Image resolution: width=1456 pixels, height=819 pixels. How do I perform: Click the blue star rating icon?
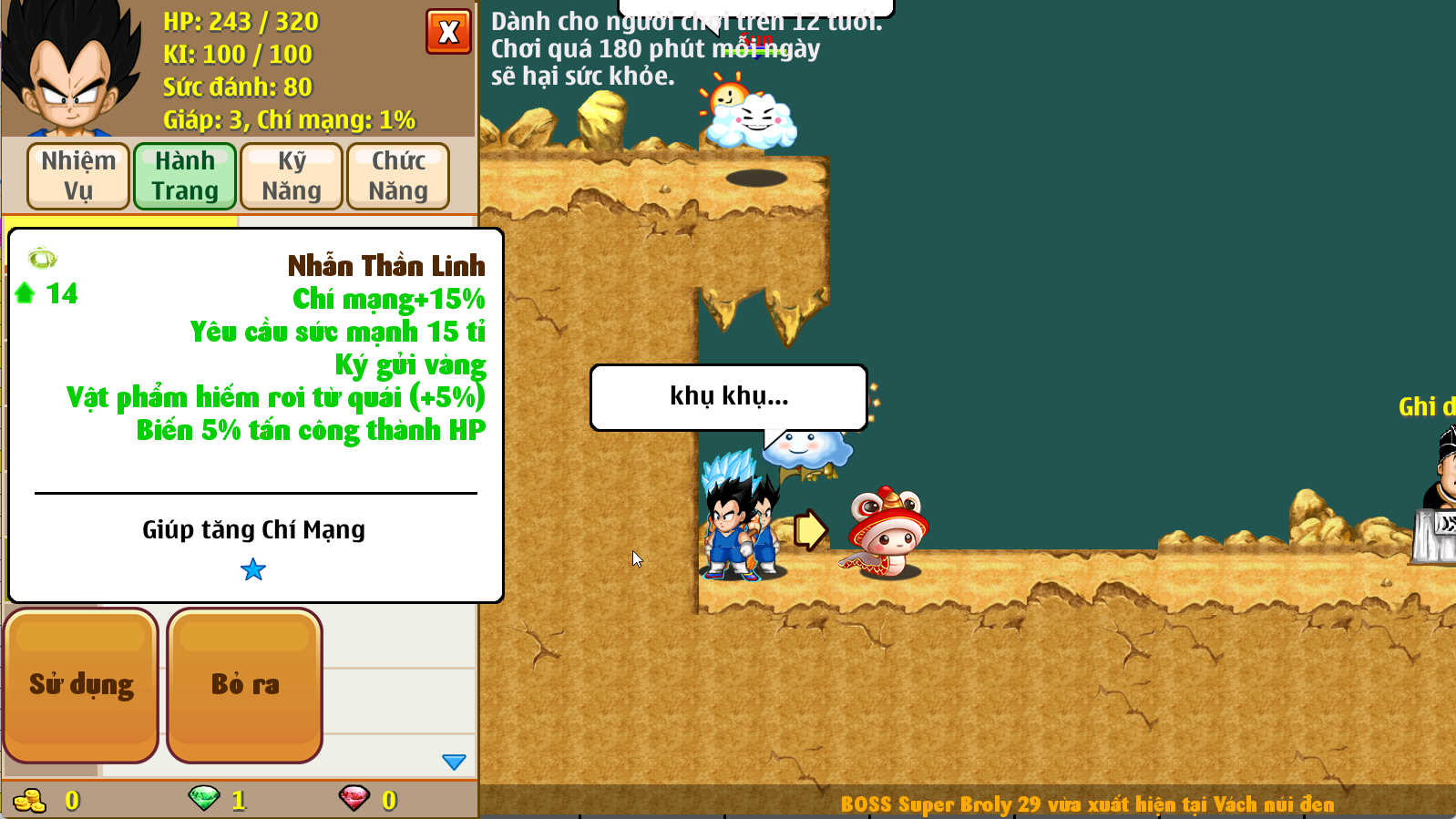(255, 568)
